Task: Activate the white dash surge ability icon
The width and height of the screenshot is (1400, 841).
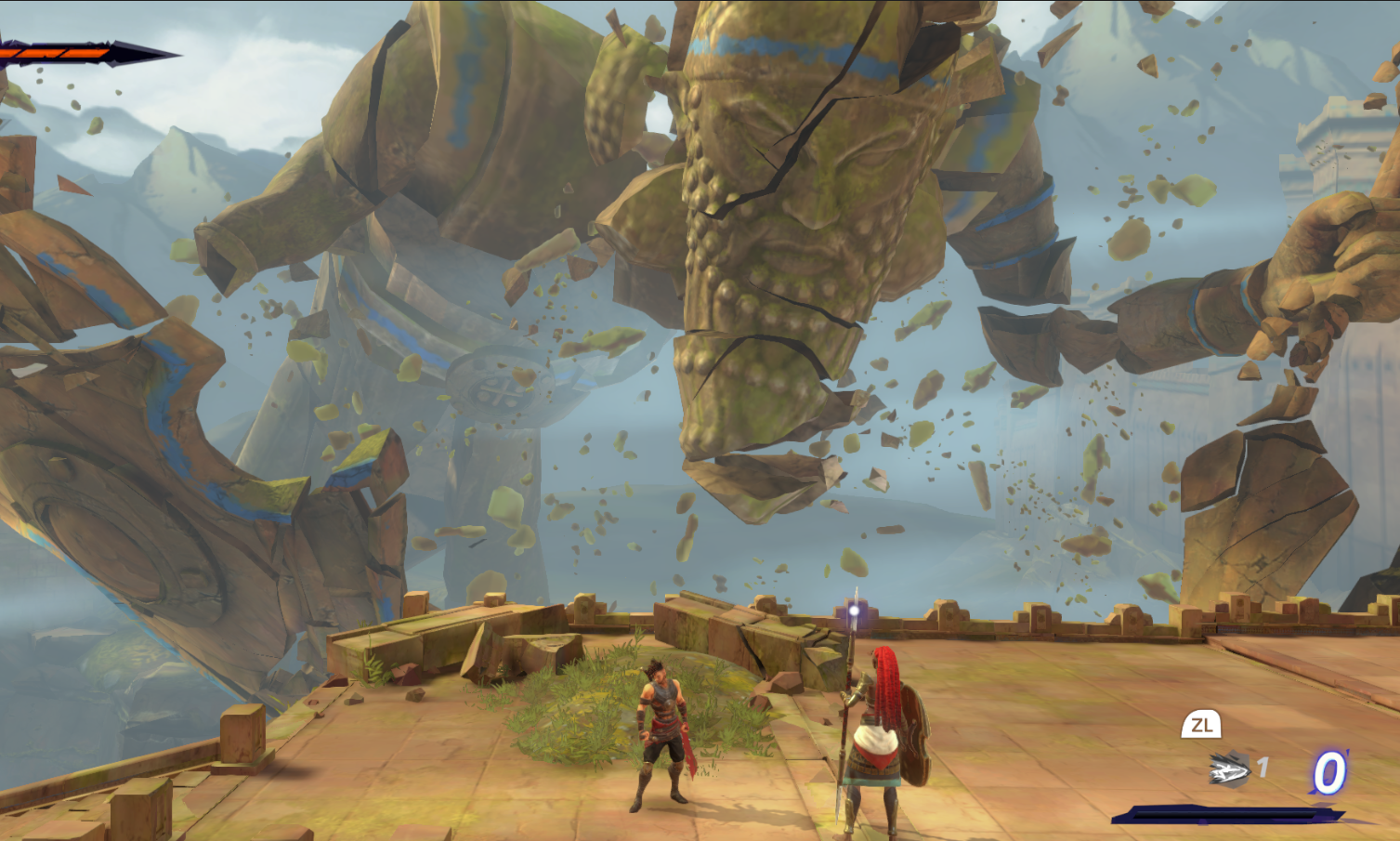Action: pos(1229,769)
